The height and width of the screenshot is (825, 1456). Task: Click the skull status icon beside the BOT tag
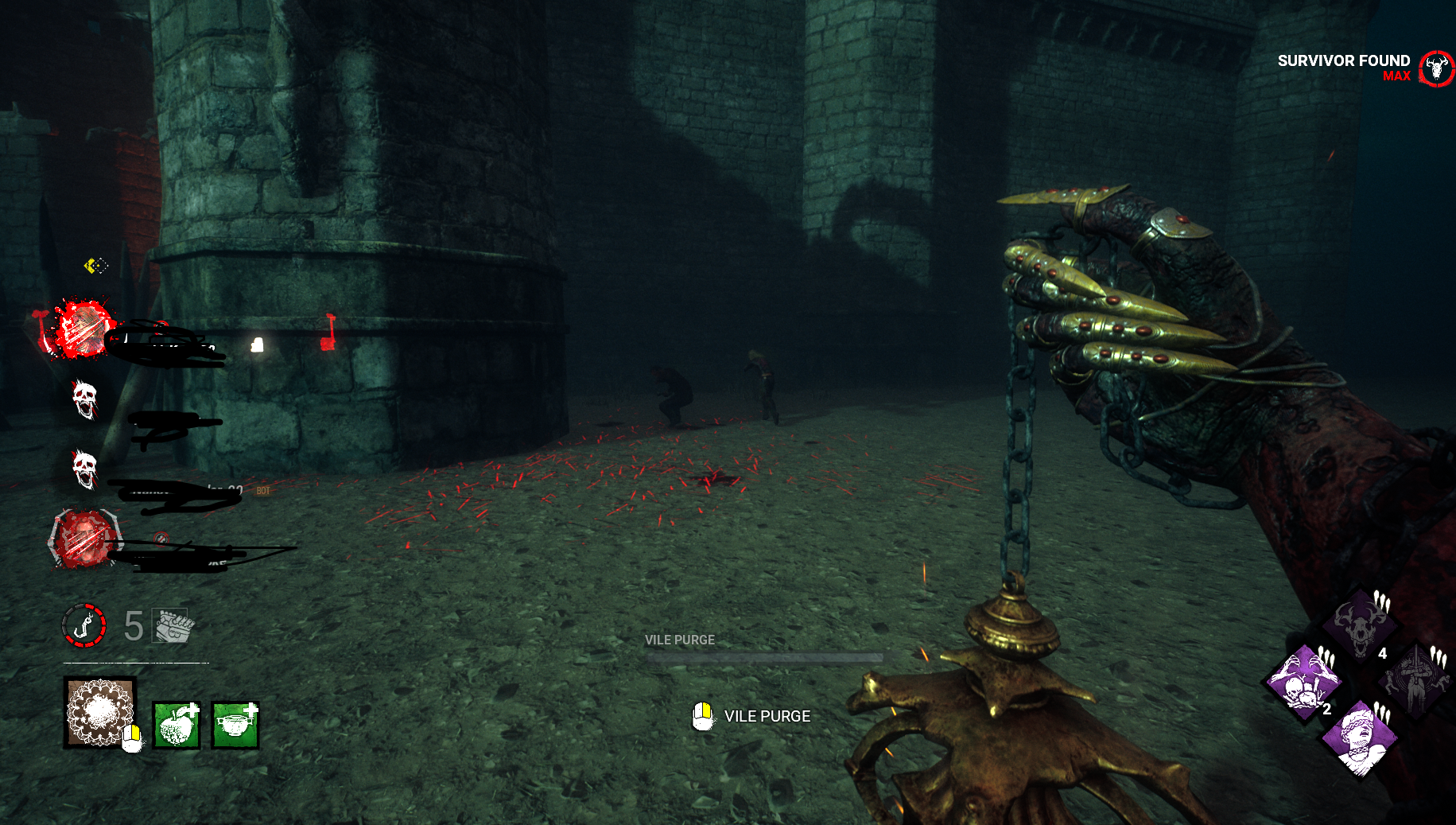84,468
